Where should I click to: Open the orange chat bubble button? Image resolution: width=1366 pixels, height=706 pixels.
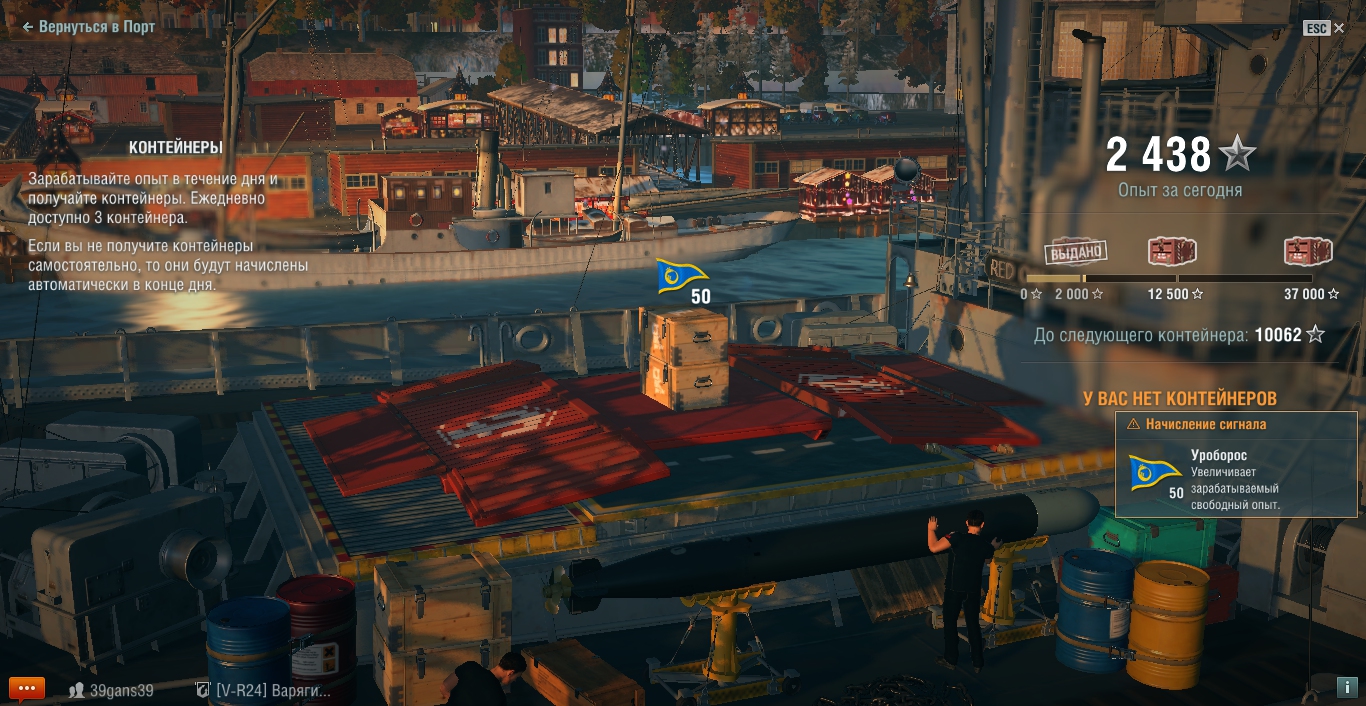[x=26, y=689]
